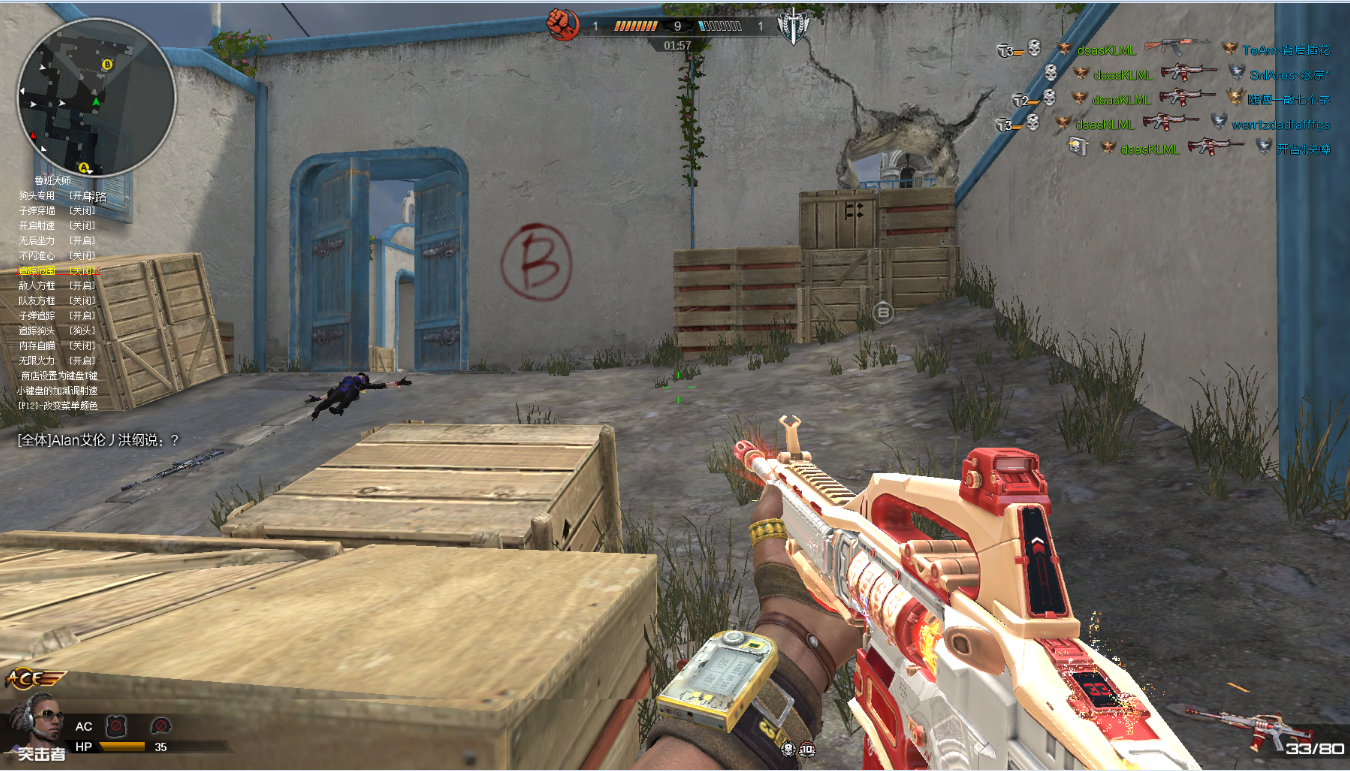1350x771 pixels.
Task: Click the 突击者 character portrait
Action: 38,722
